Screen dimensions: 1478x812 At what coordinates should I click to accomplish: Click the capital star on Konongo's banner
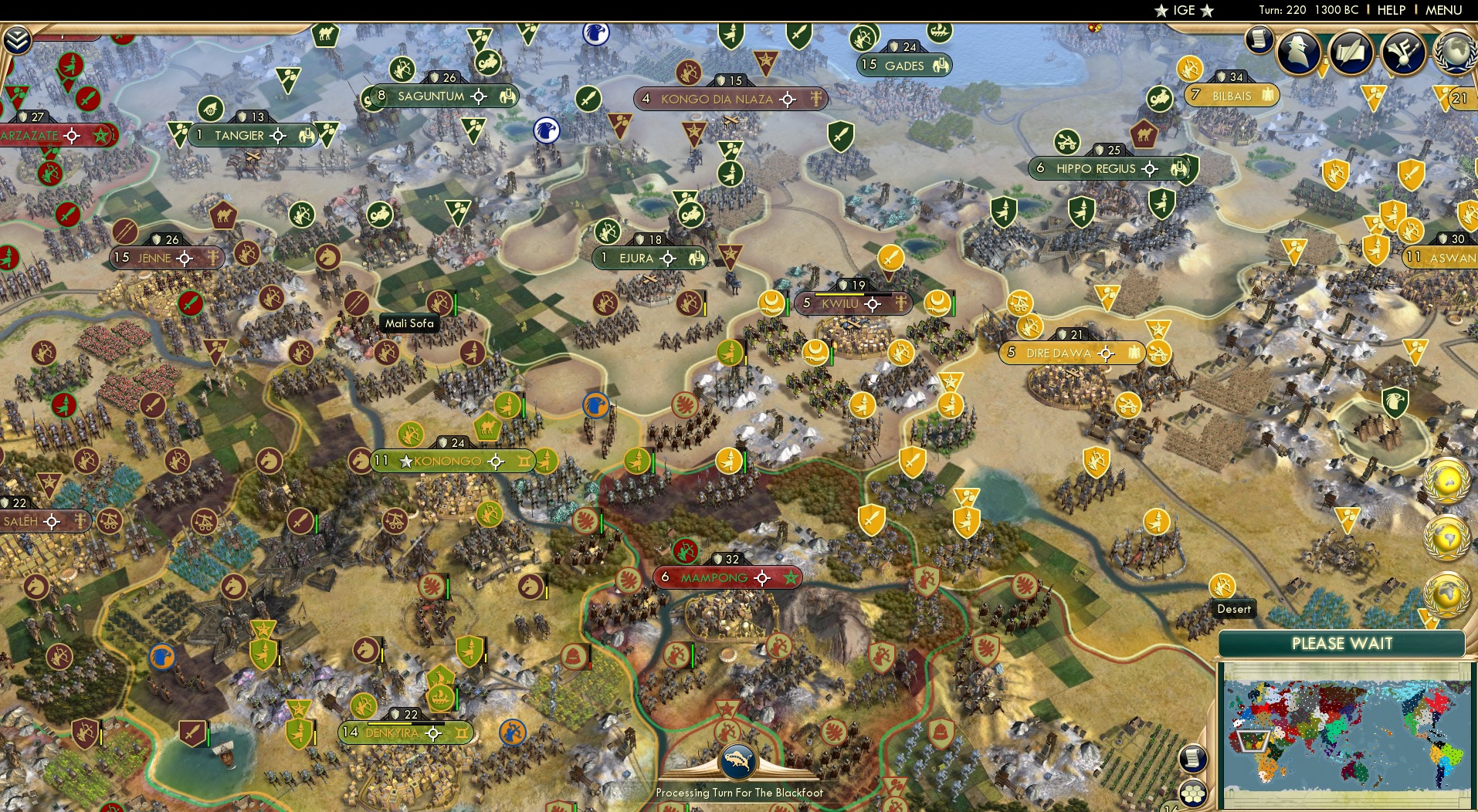pos(405,461)
